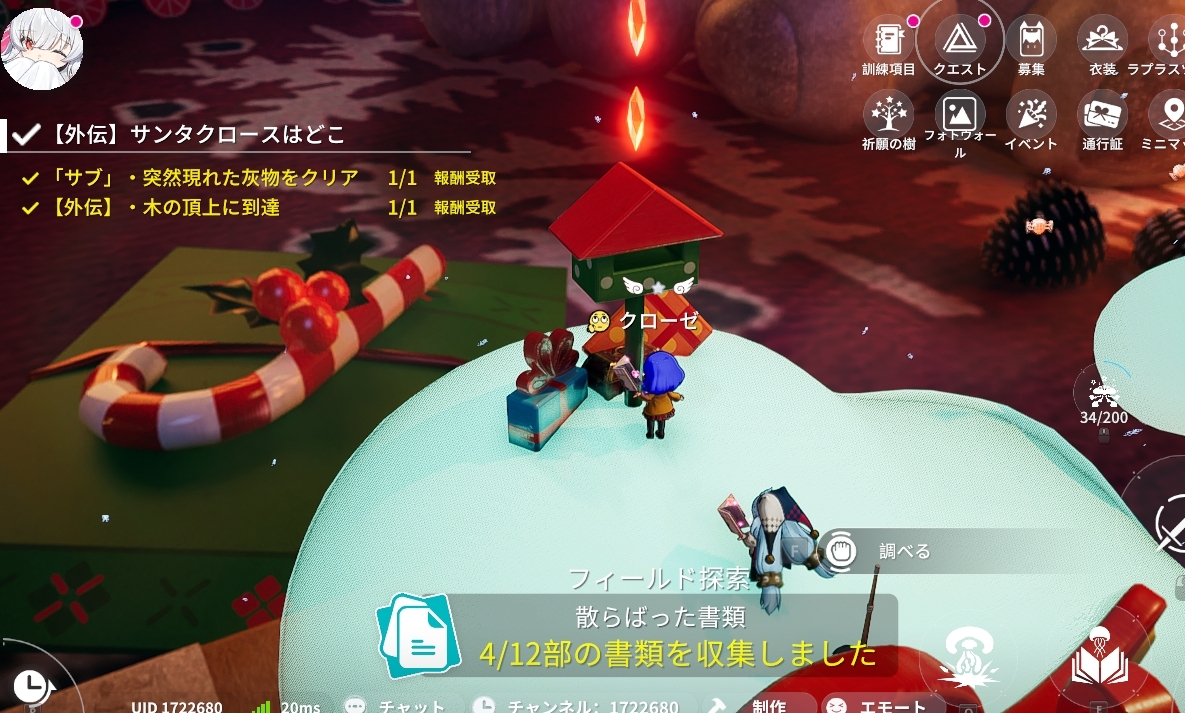Open the エモート emote button

point(867,706)
